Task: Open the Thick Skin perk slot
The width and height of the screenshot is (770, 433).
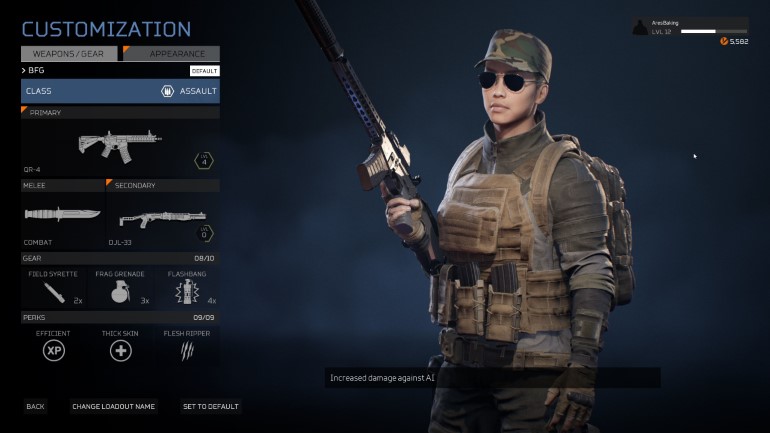Action: point(120,347)
